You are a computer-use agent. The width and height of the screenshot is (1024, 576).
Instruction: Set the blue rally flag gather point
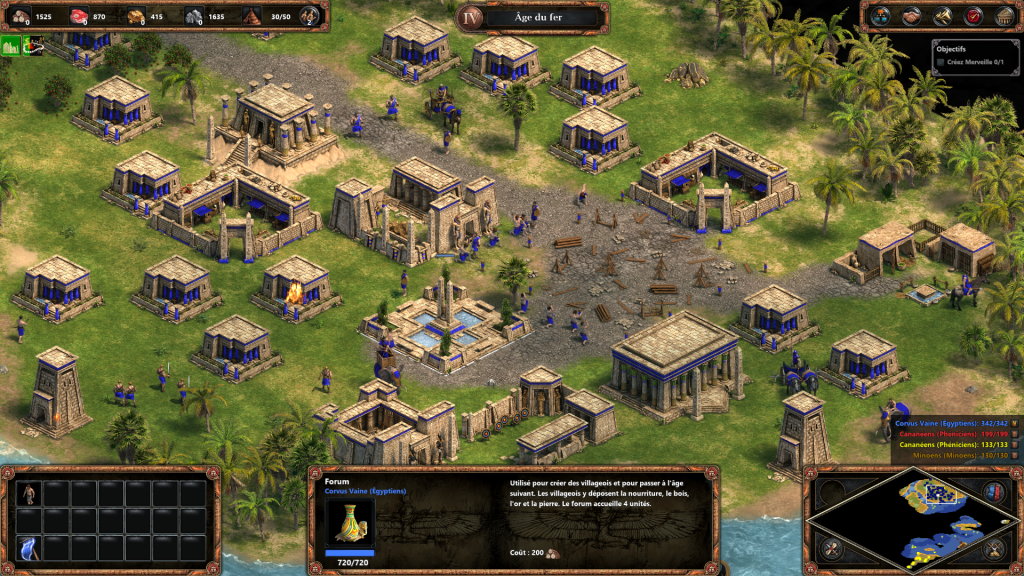coord(29,547)
